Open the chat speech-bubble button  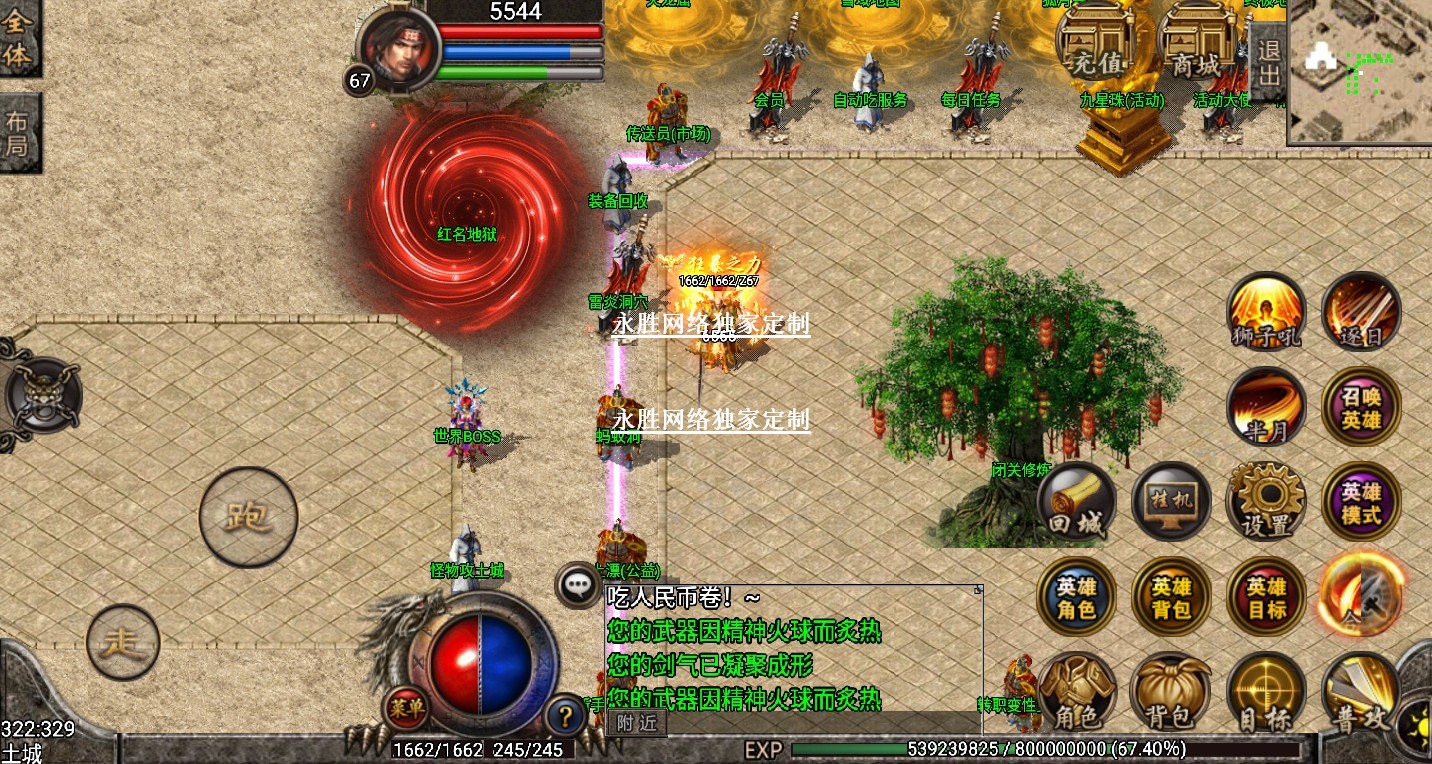pyautogui.click(x=578, y=586)
